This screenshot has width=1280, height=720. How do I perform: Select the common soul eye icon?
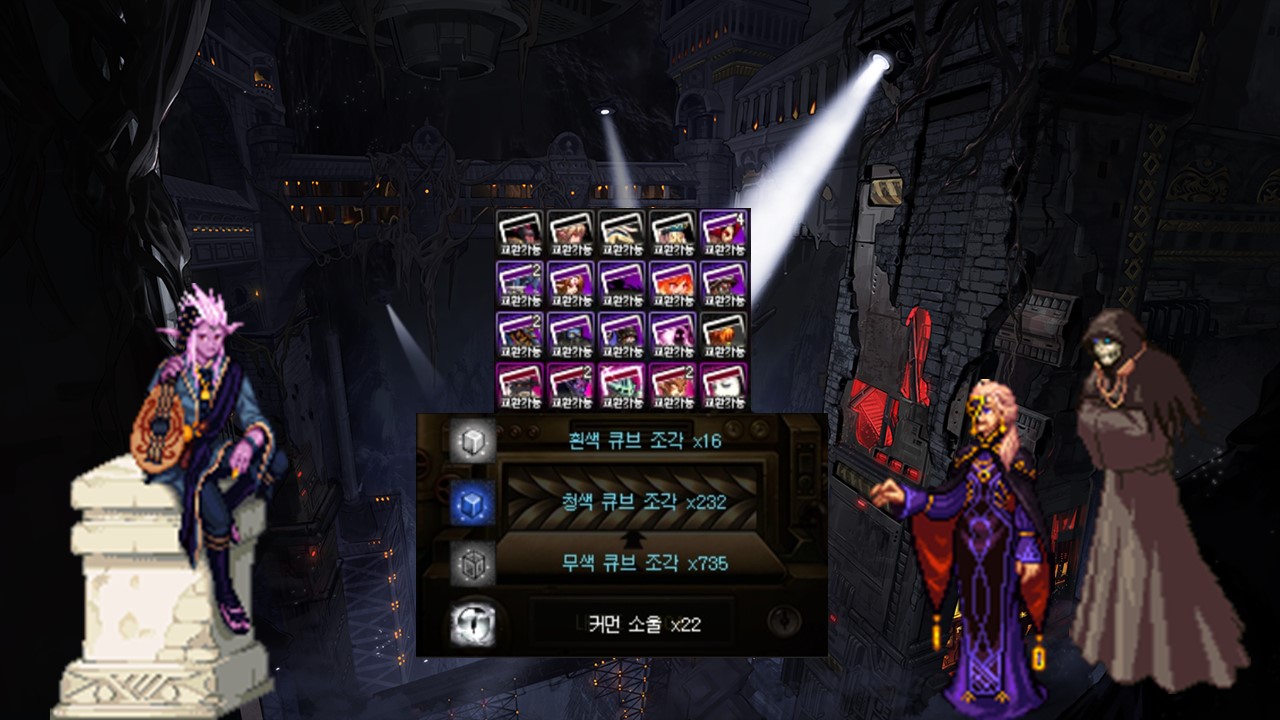pyautogui.click(x=472, y=624)
